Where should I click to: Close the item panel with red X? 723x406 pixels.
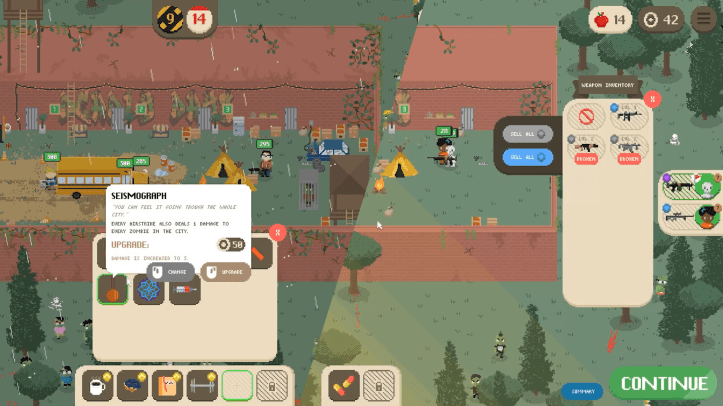click(278, 232)
